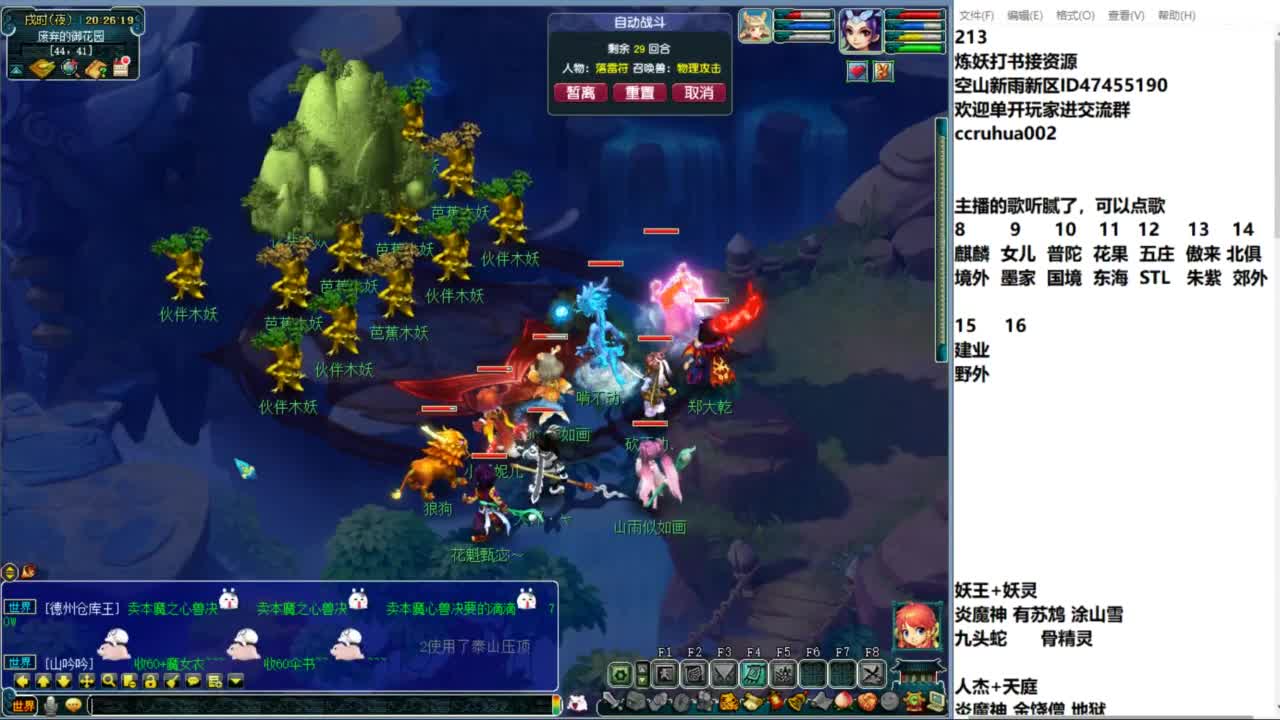This screenshot has height=720, width=1280.
Task: Open the emoji face selector next to chat input
Action: 73,706
